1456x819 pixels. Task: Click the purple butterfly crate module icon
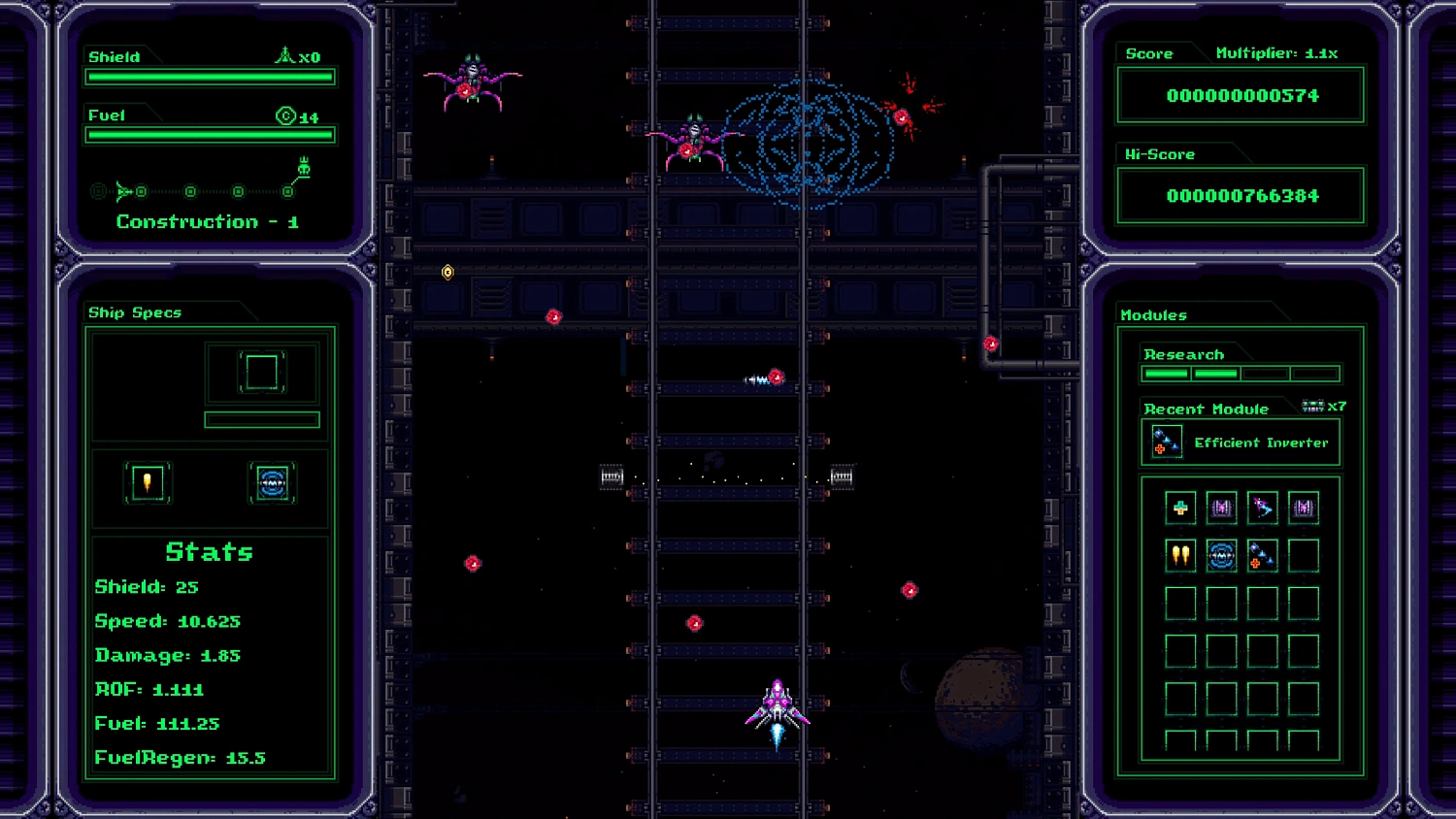coord(1222,507)
